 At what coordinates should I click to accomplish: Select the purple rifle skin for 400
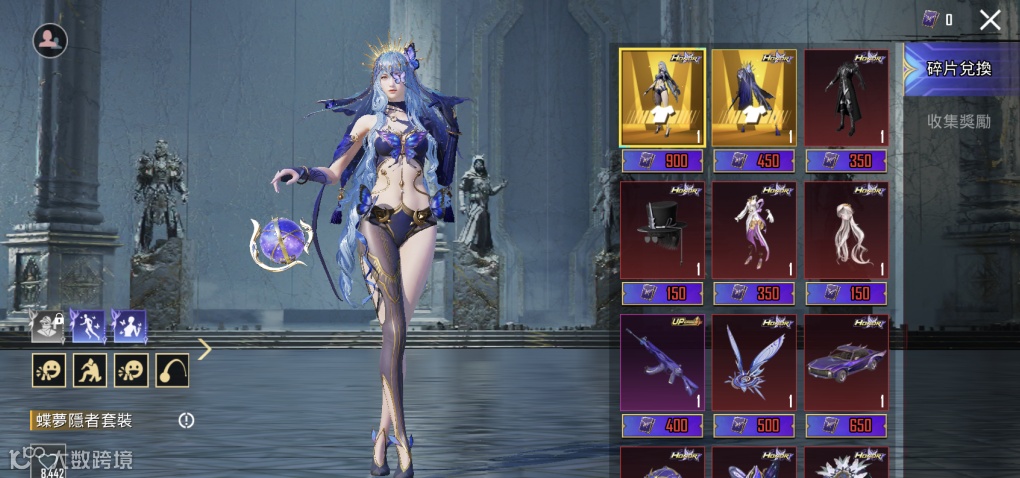662,362
